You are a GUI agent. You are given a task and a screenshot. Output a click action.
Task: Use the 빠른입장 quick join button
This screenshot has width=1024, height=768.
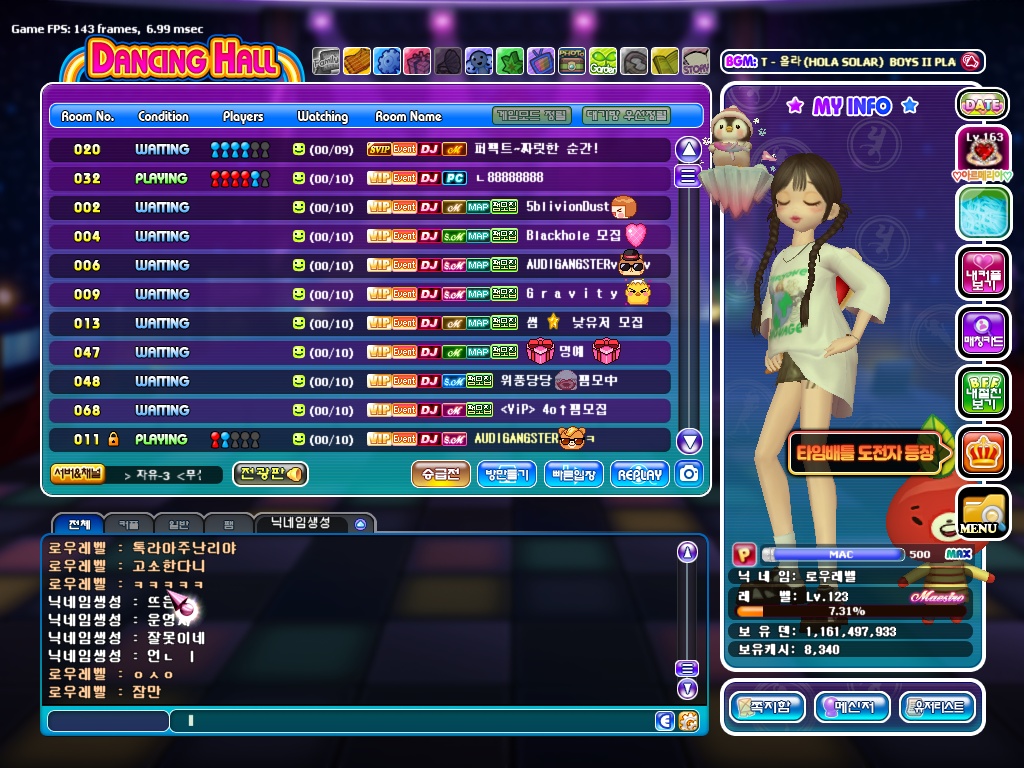(574, 475)
